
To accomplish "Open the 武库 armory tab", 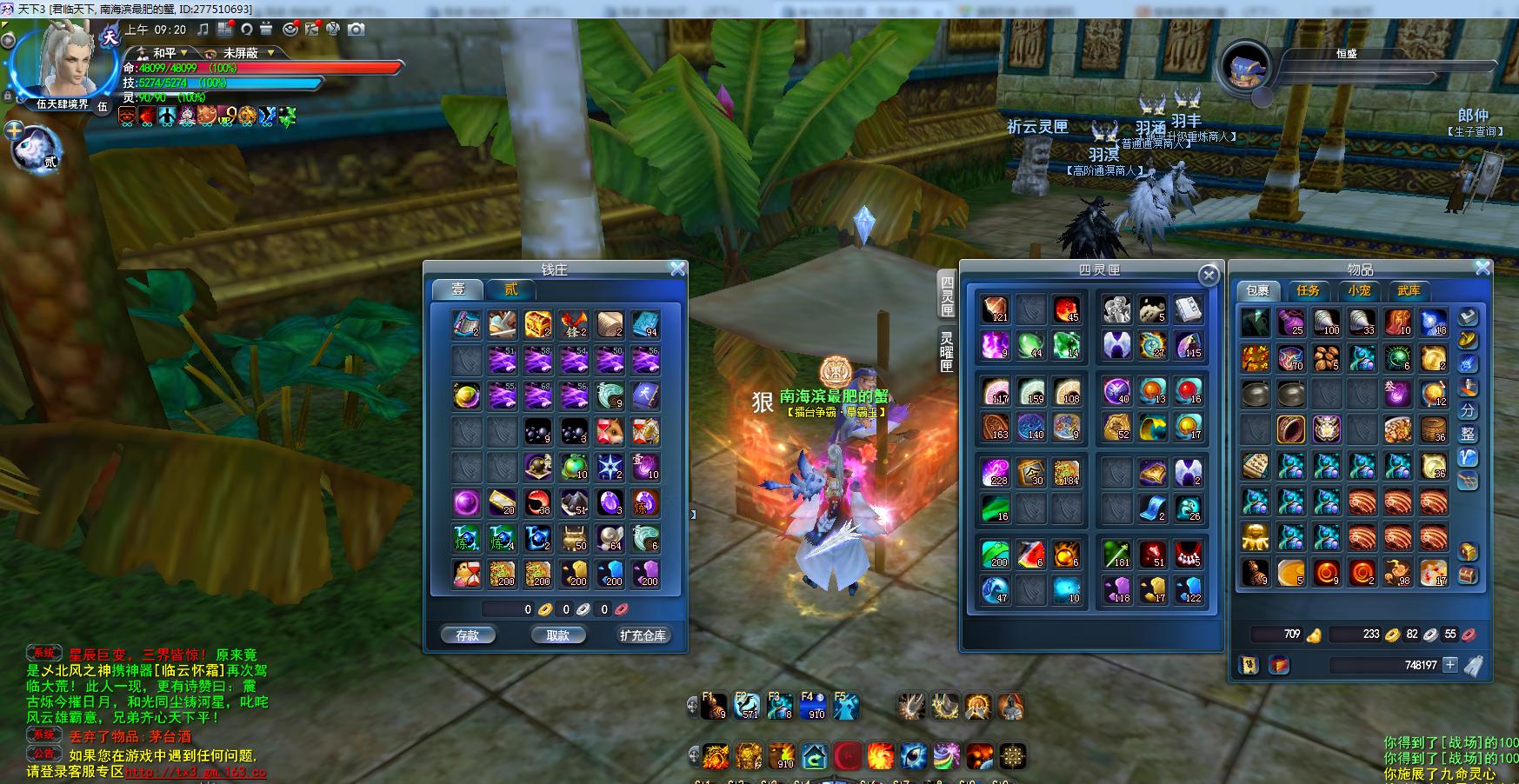I will [1409, 290].
